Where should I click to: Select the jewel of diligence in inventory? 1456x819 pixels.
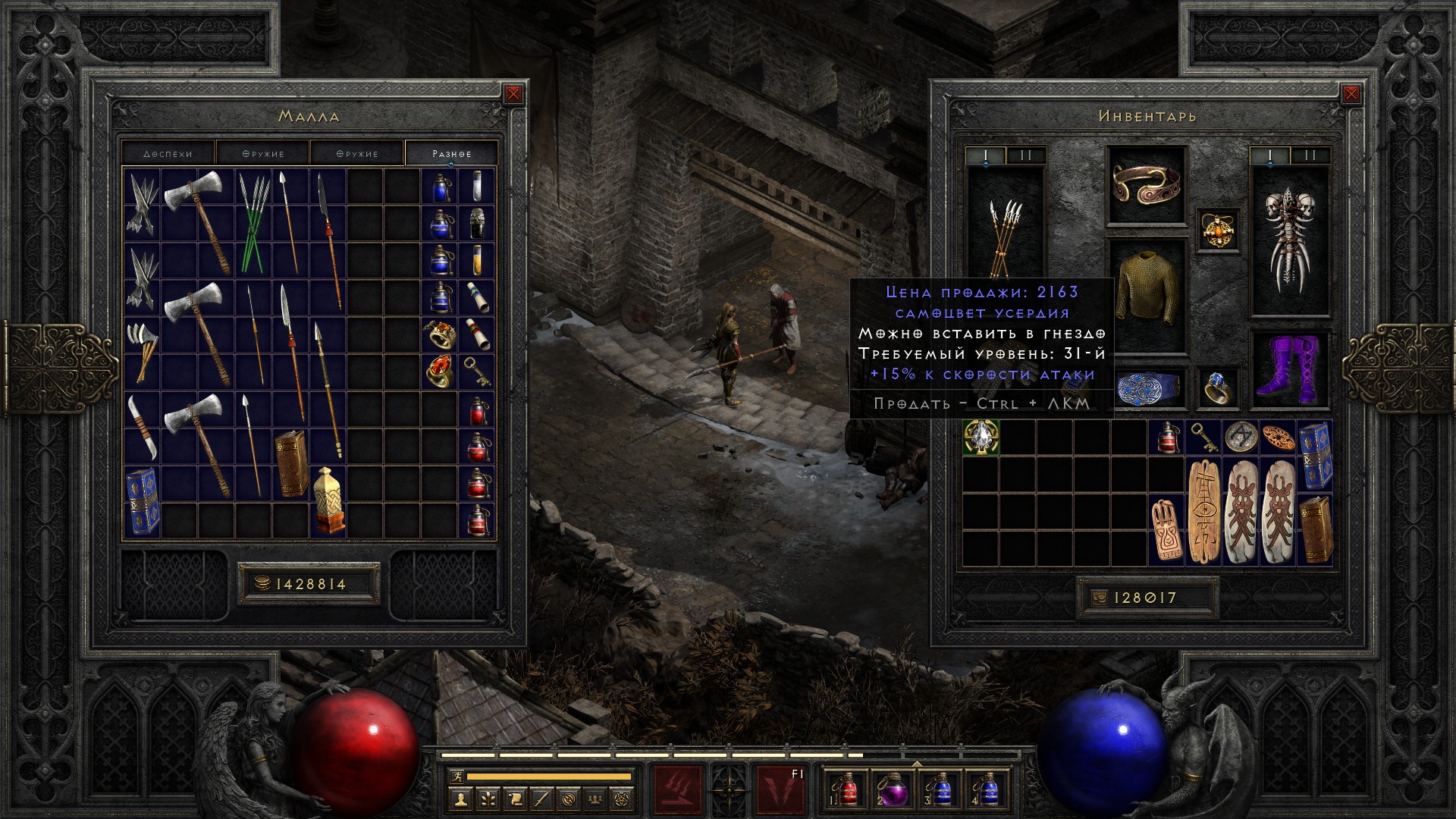point(981,438)
